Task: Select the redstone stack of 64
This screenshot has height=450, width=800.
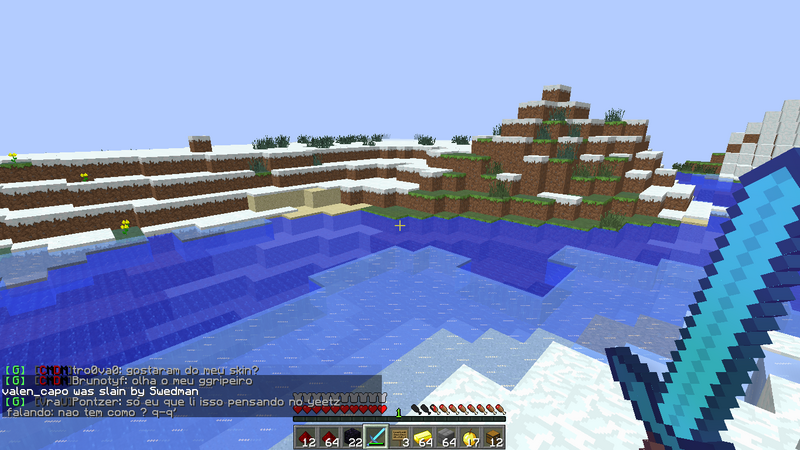Action: click(x=329, y=436)
